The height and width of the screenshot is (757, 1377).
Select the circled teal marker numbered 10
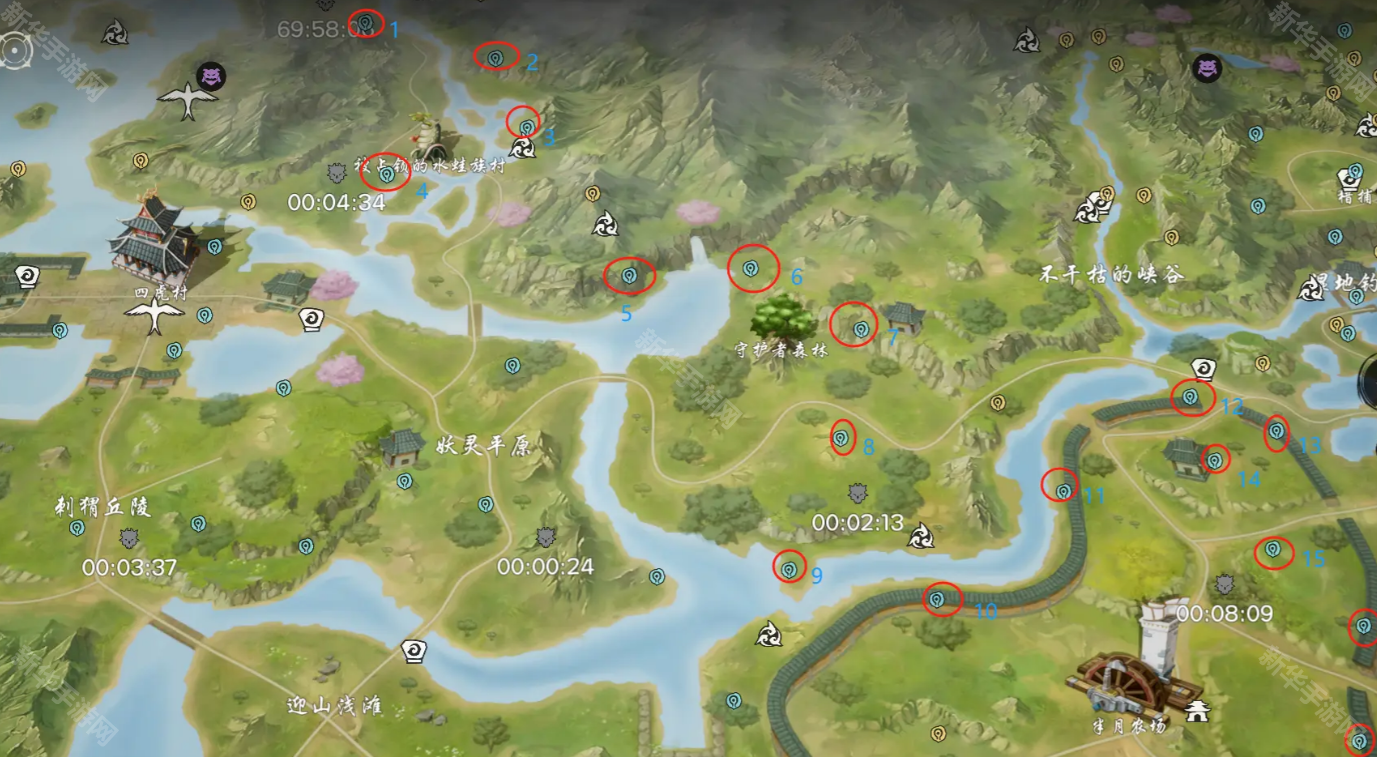coord(937,599)
